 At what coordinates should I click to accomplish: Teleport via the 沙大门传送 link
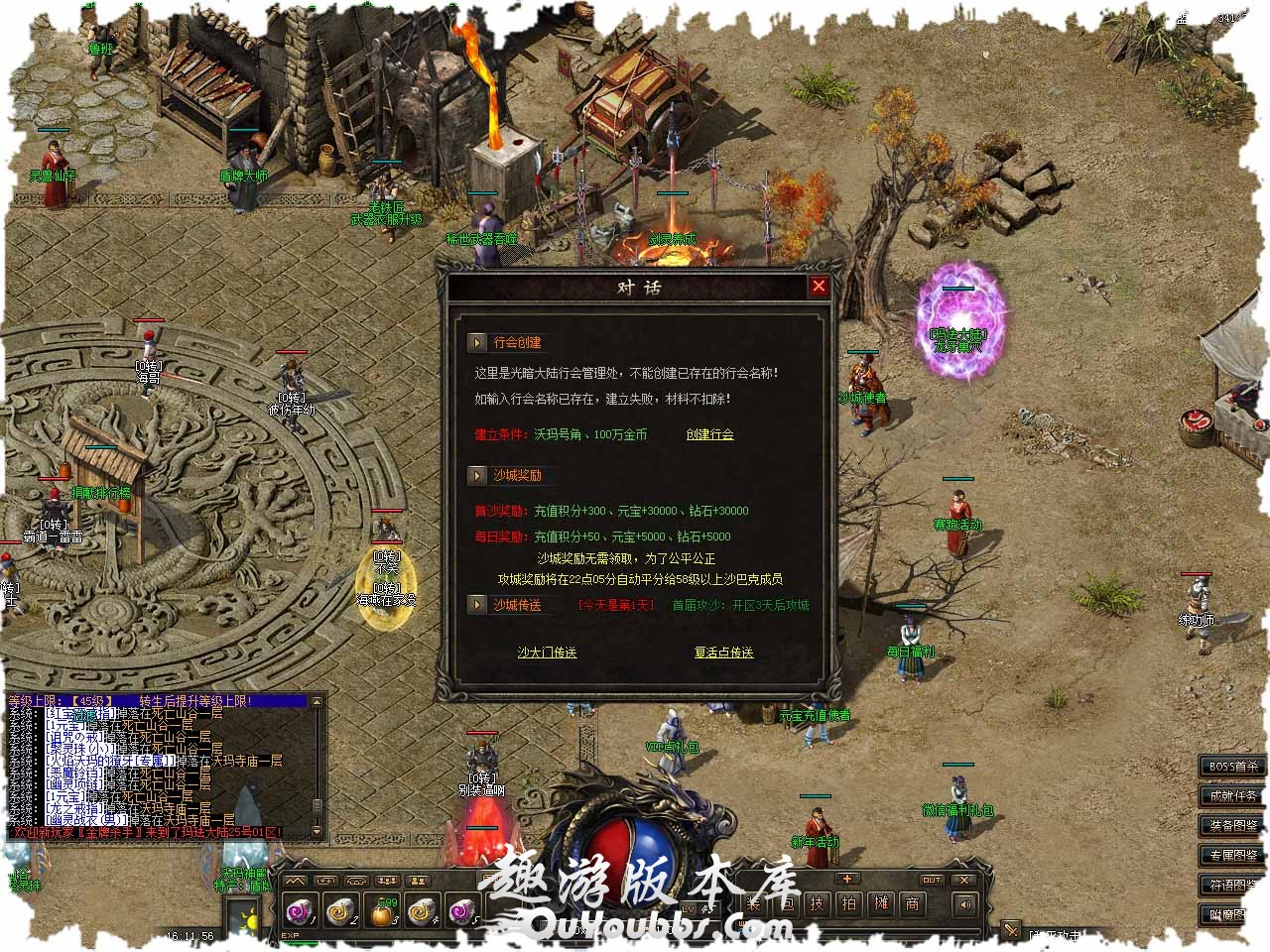[547, 653]
